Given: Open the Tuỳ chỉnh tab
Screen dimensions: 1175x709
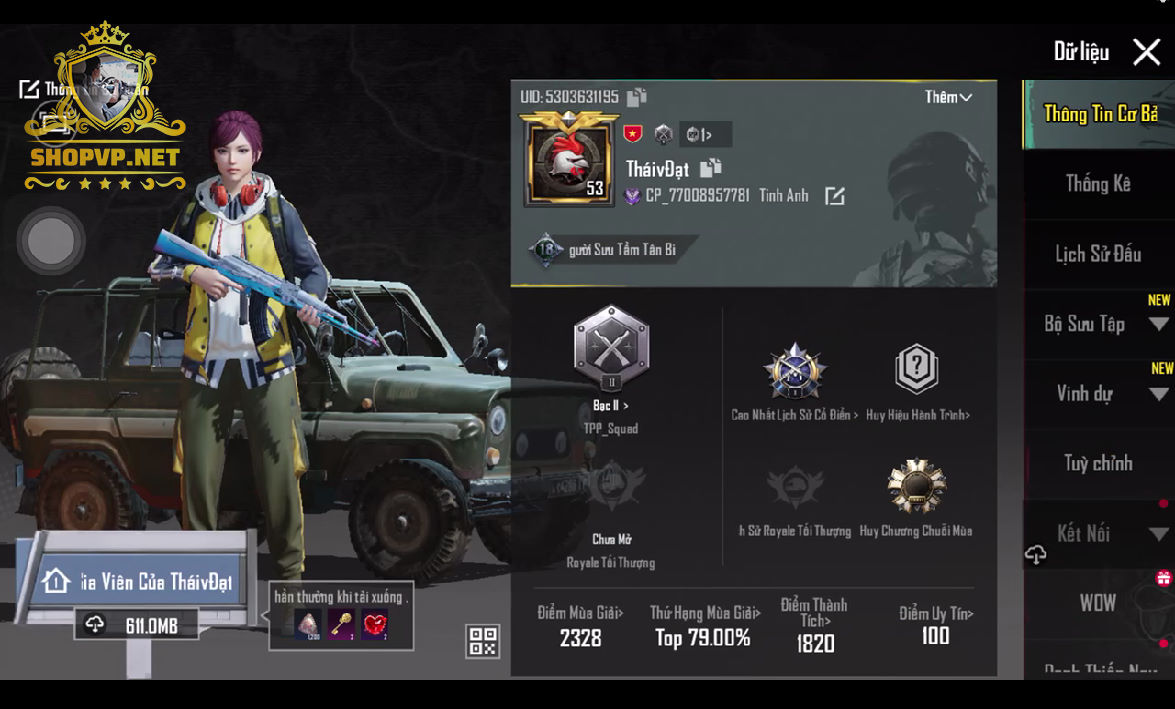Looking at the screenshot, I should 1097,463.
